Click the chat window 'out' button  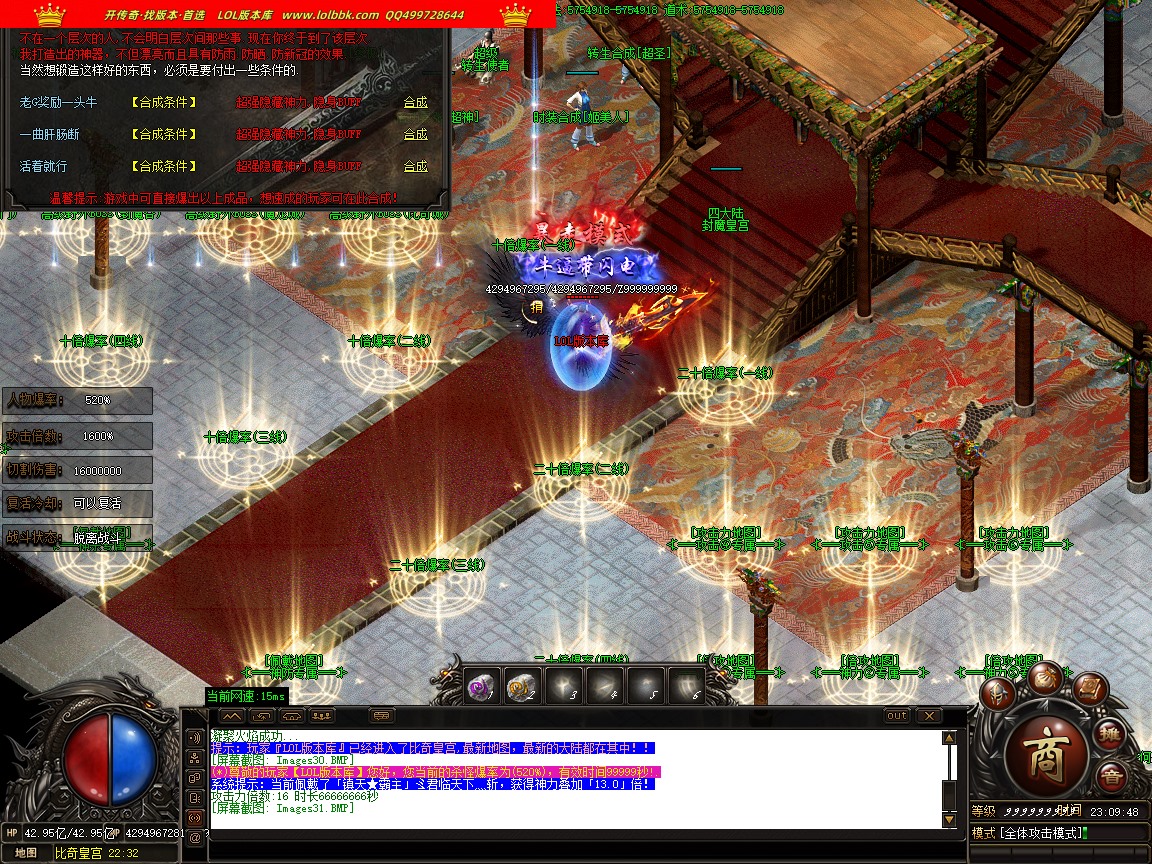897,716
